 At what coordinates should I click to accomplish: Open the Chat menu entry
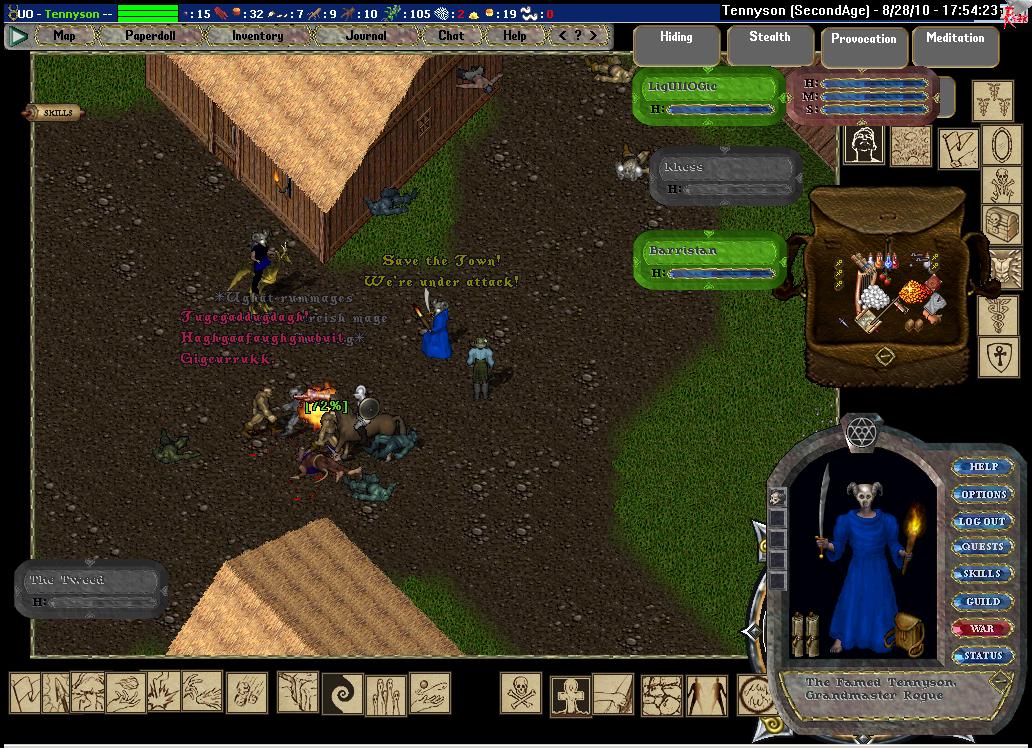click(x=451, y=35)
